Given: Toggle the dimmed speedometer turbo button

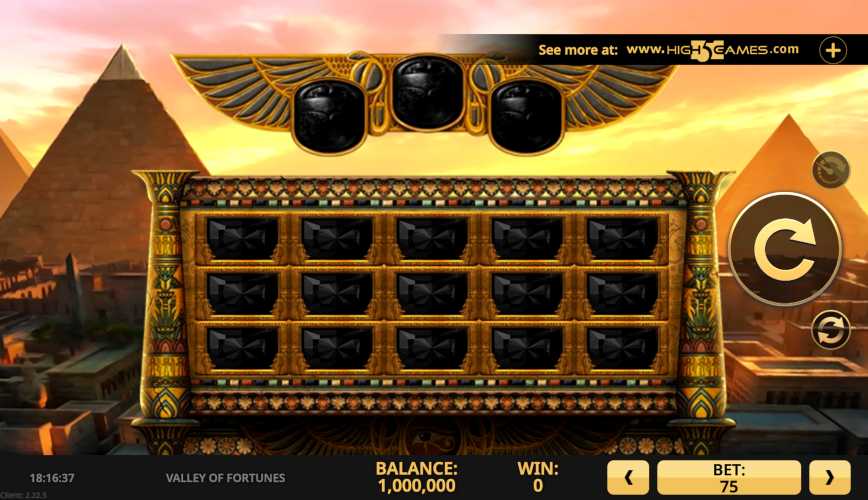Looking at the screenshot, I should pos(831,169).
